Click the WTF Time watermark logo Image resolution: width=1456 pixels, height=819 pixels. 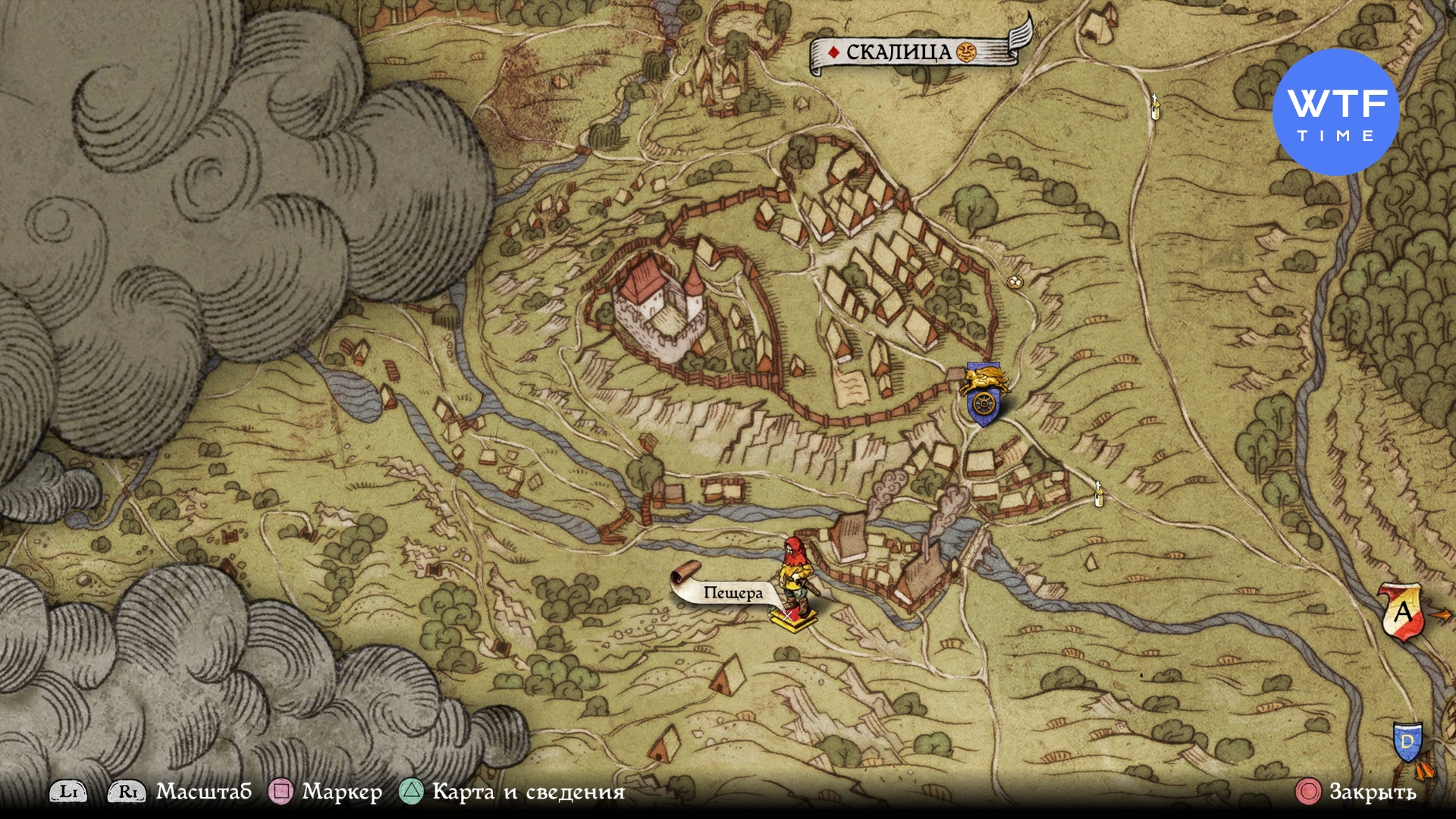click(1335, 112)
